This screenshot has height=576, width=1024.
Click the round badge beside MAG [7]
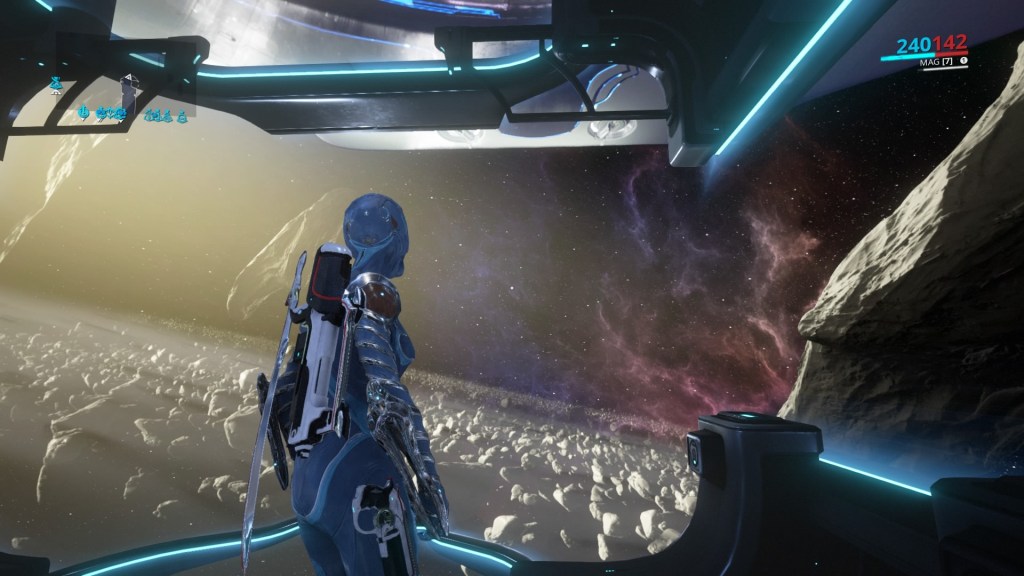pos(962,61)
